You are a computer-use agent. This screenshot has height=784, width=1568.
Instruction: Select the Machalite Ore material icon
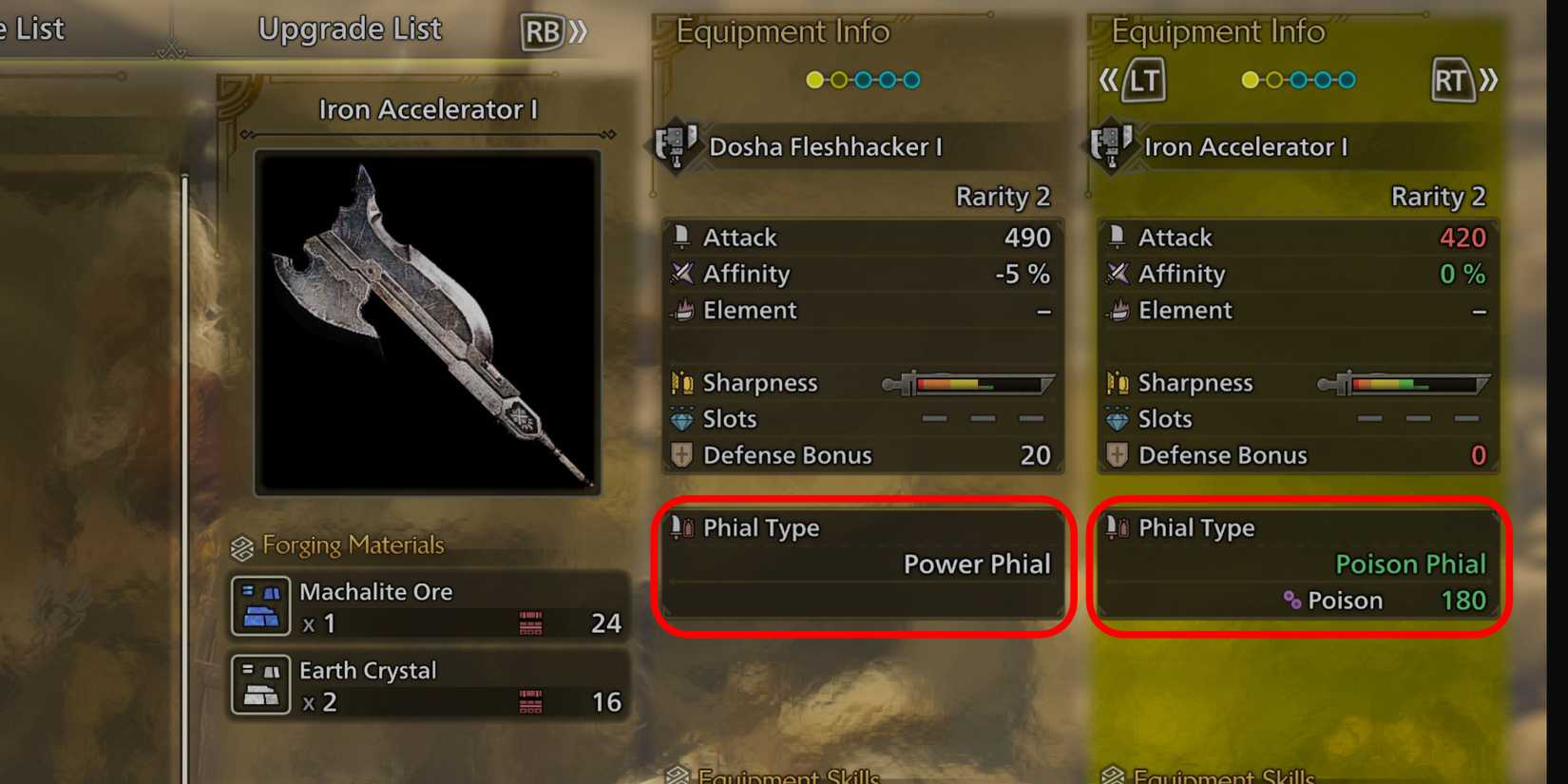[x=261, y=607]
